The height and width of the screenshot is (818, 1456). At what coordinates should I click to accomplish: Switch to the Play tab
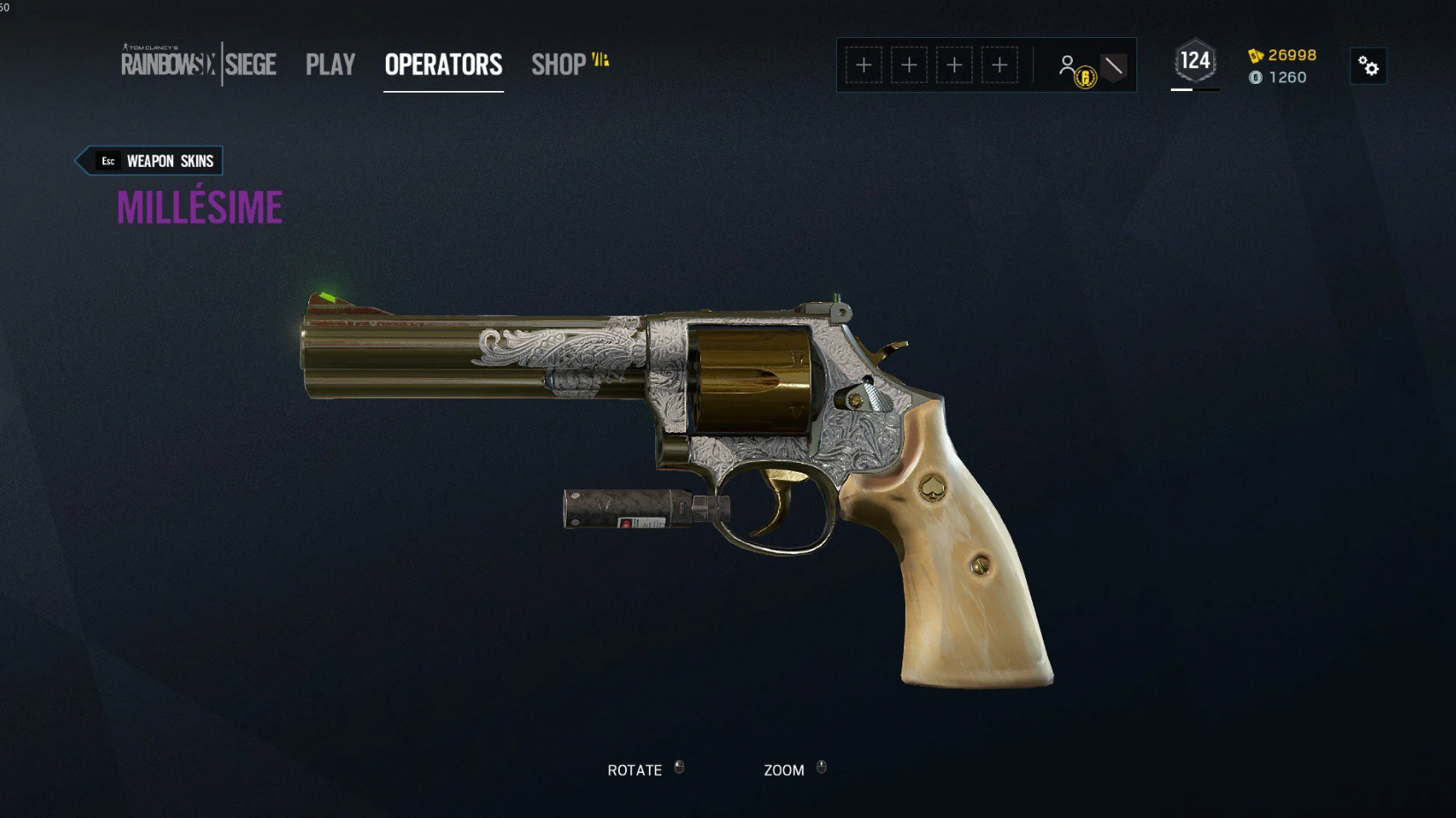[330, 64]
